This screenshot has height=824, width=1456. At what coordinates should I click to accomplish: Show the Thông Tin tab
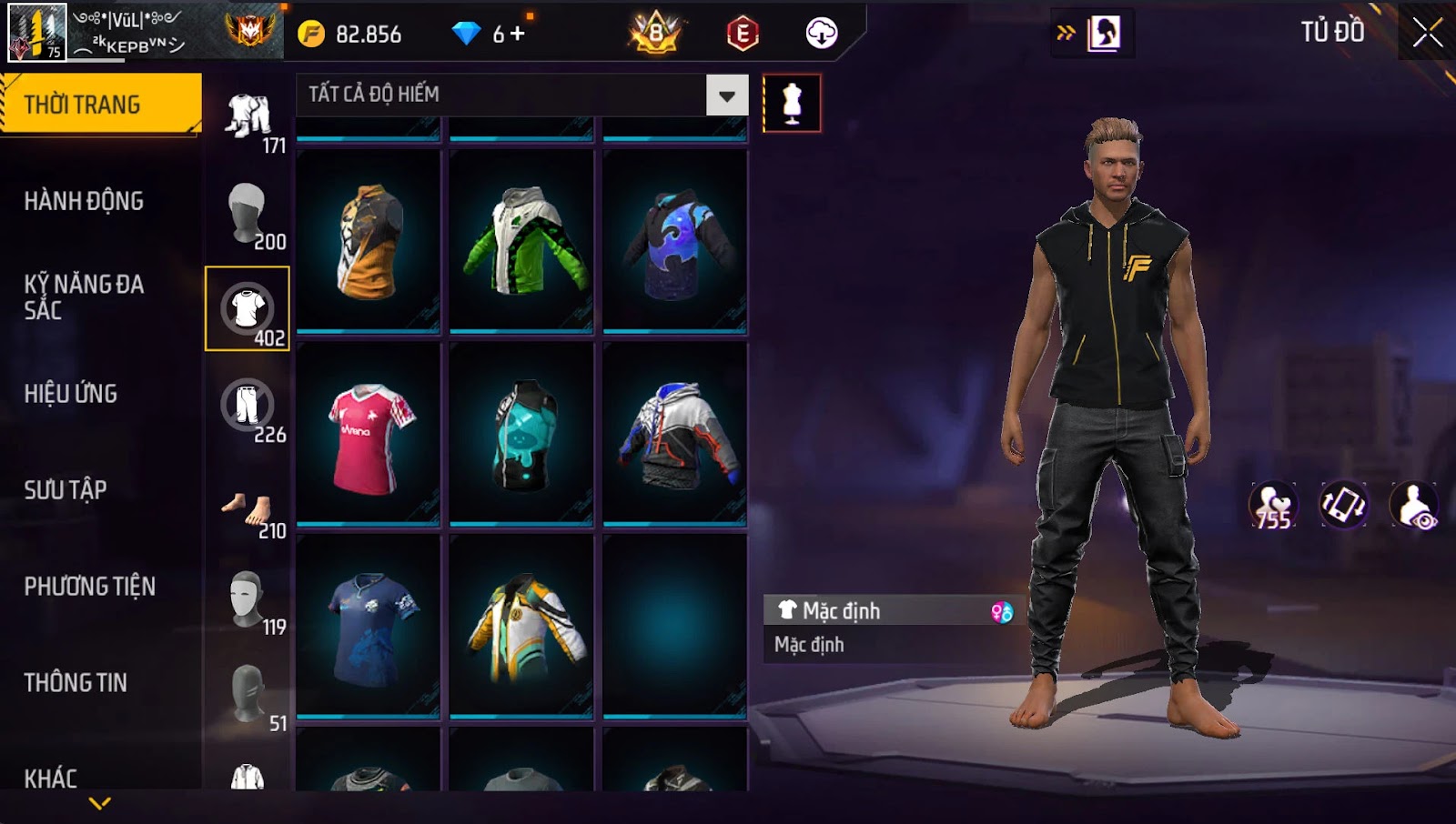point(76,683)
